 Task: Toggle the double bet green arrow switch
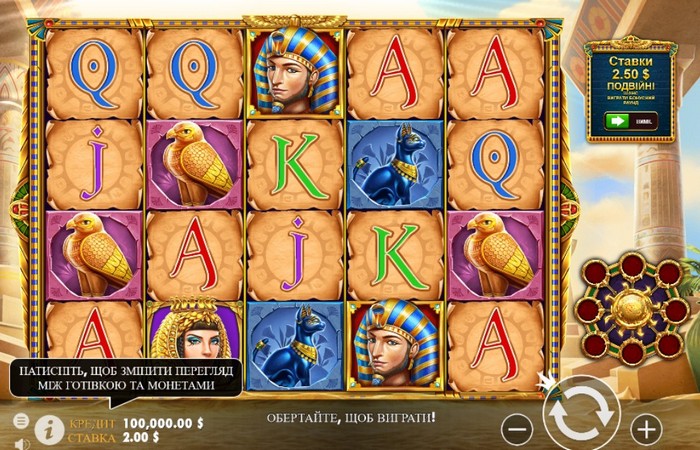coord(617,121)
